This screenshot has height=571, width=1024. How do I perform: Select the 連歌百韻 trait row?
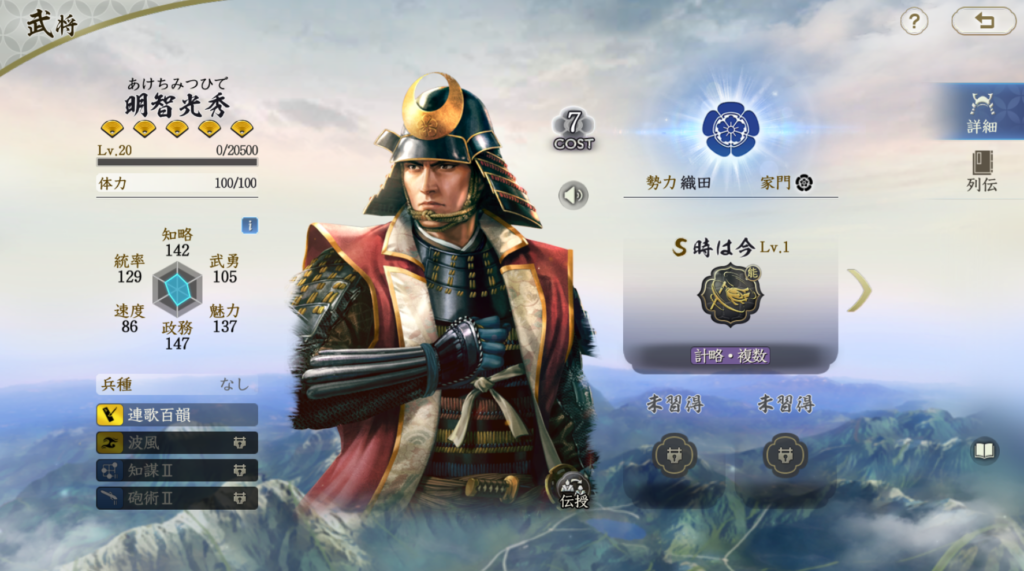[x=177, y=414]
